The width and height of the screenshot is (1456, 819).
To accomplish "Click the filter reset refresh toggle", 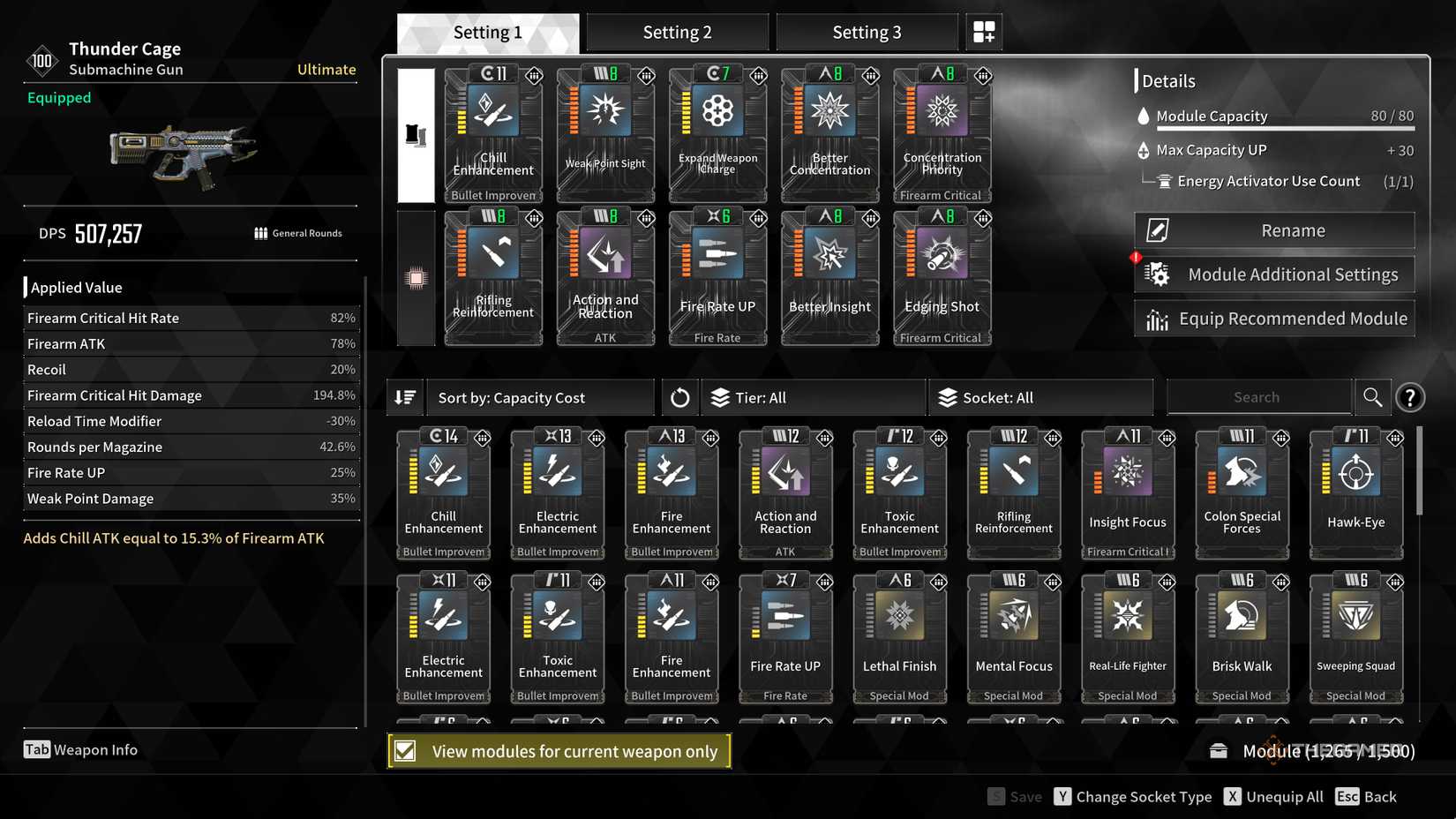I will tap(679, 397).
